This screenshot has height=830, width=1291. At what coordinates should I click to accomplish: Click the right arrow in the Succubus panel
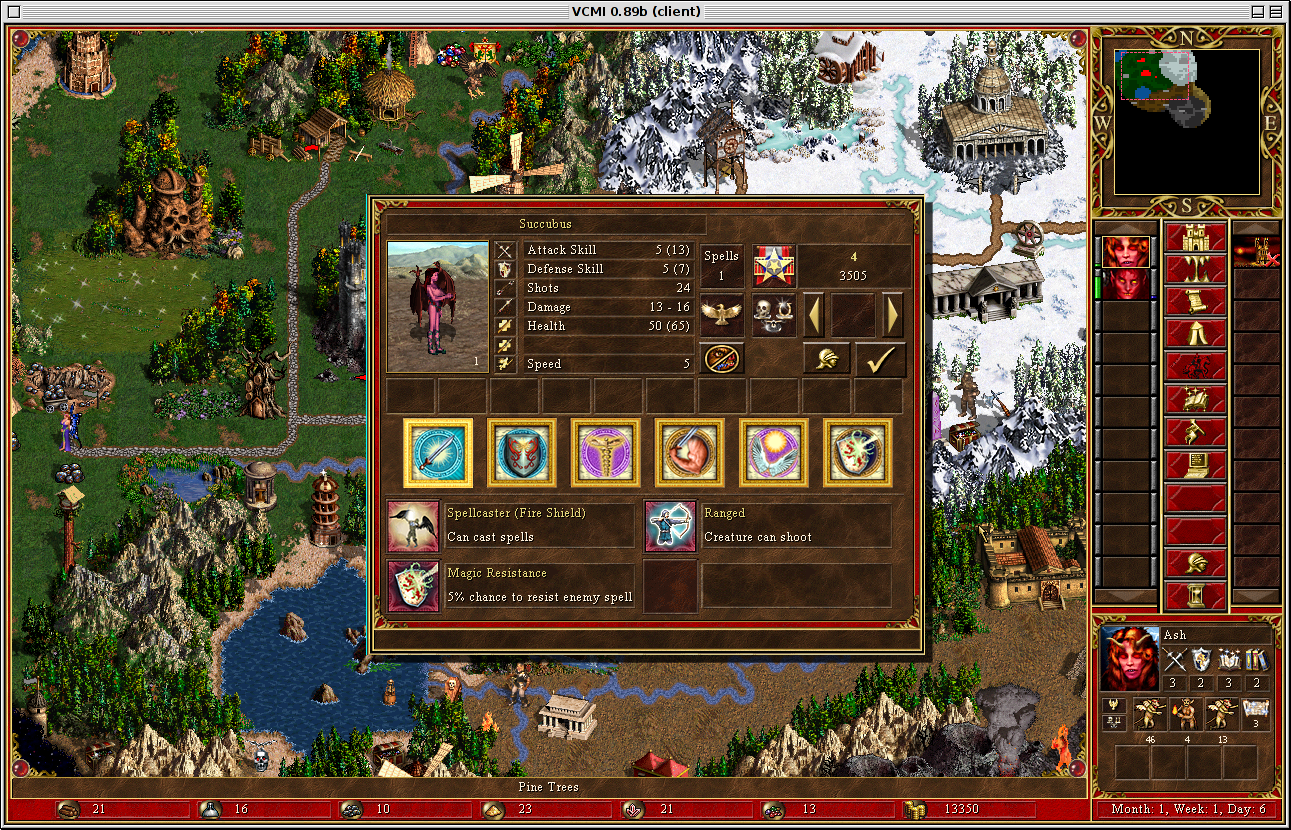coord(892,315)
